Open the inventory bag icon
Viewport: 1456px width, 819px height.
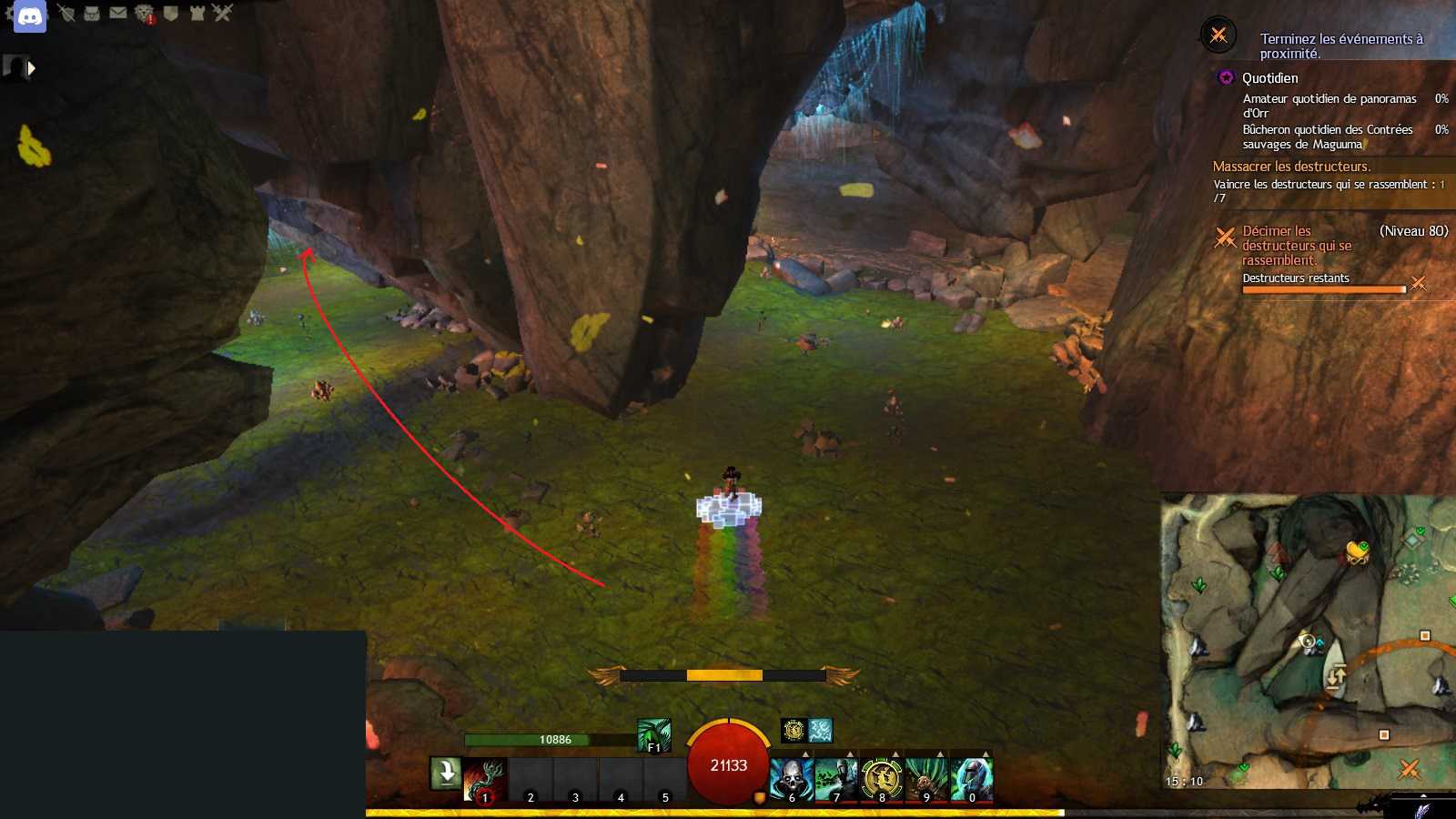click(92, 13)
